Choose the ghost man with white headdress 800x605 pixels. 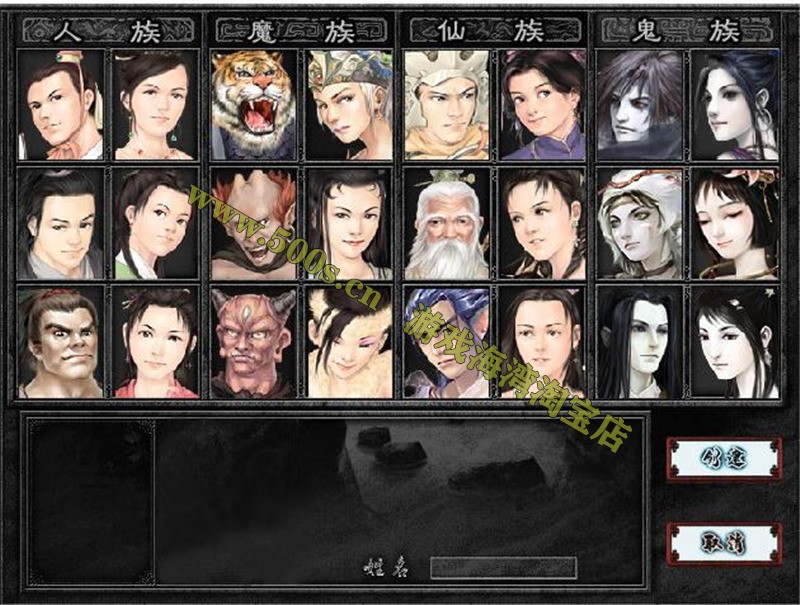pyautogui.click(x=639, y=224)
